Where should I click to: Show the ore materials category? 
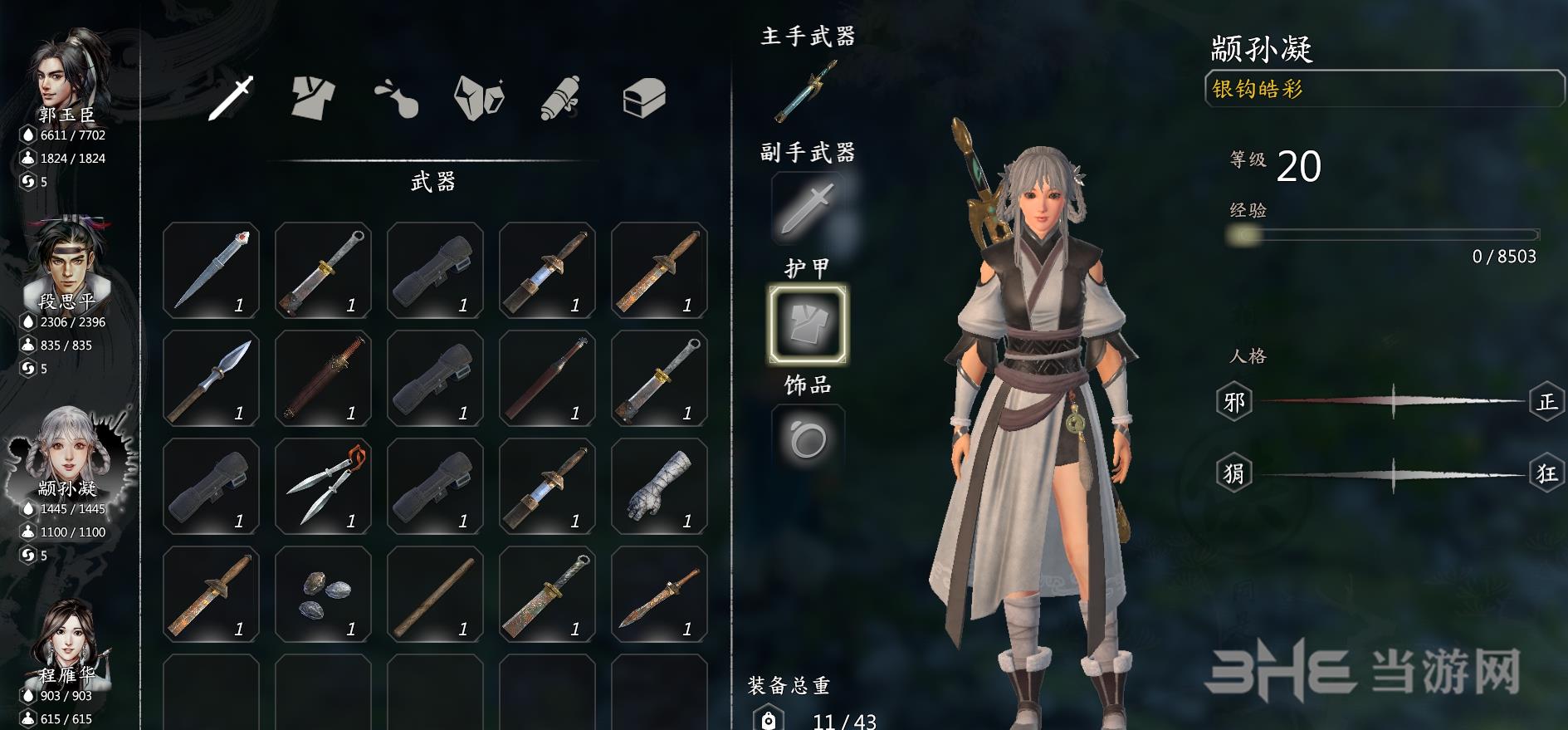point(479,99)
